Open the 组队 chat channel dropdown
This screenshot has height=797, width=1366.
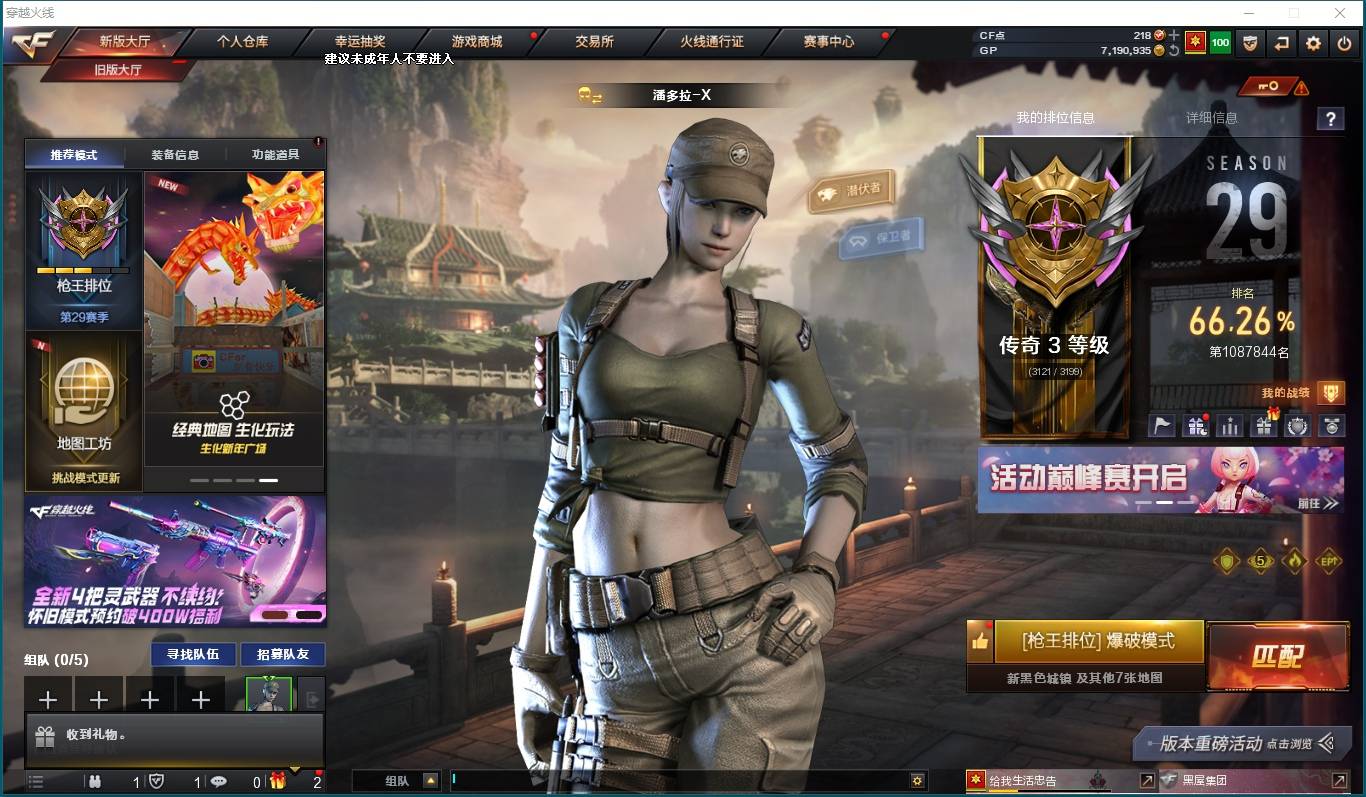tap(430, 780)
